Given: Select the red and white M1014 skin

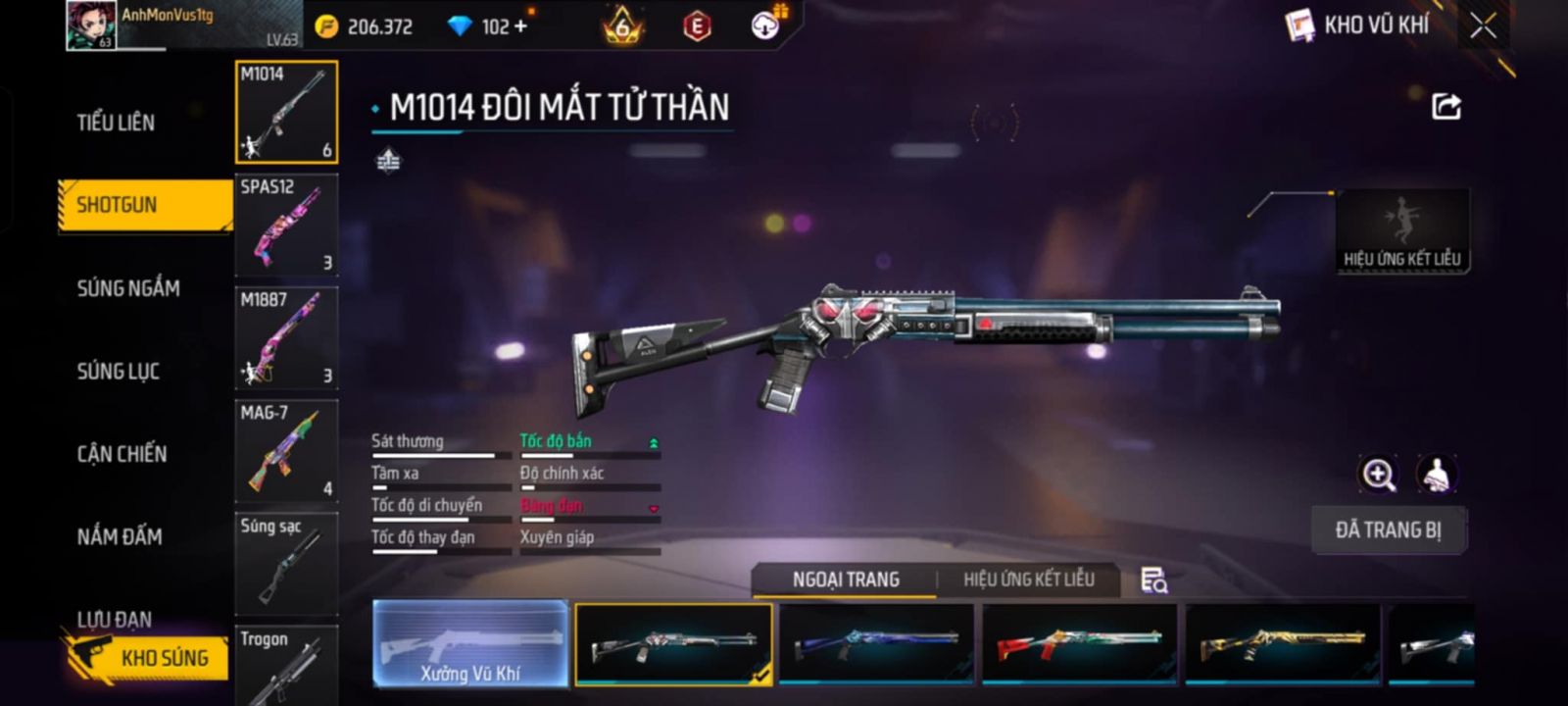Looking at the screenshot, I should (x=1079, y=643).
